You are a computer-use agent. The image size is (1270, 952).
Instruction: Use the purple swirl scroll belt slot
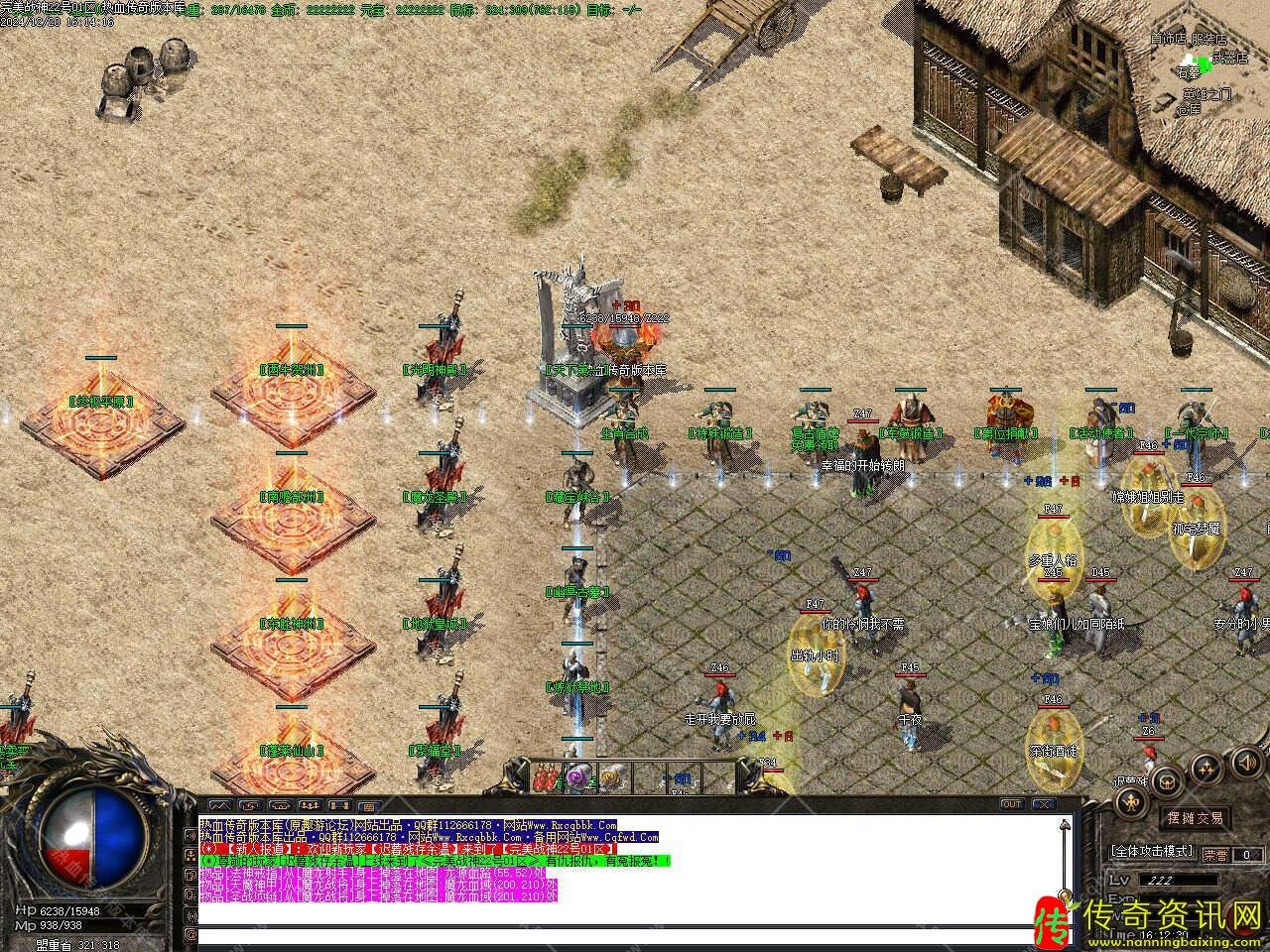point(578,777)
